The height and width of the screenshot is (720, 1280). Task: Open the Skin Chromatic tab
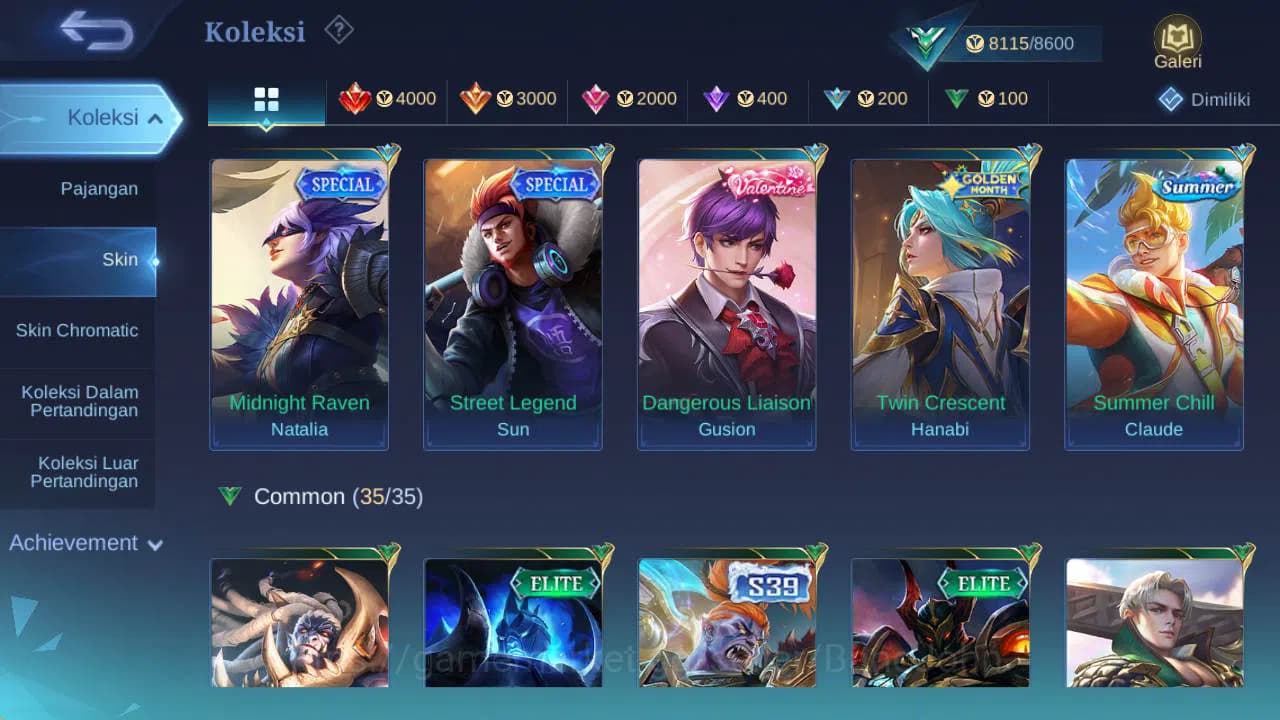point(78,330)
